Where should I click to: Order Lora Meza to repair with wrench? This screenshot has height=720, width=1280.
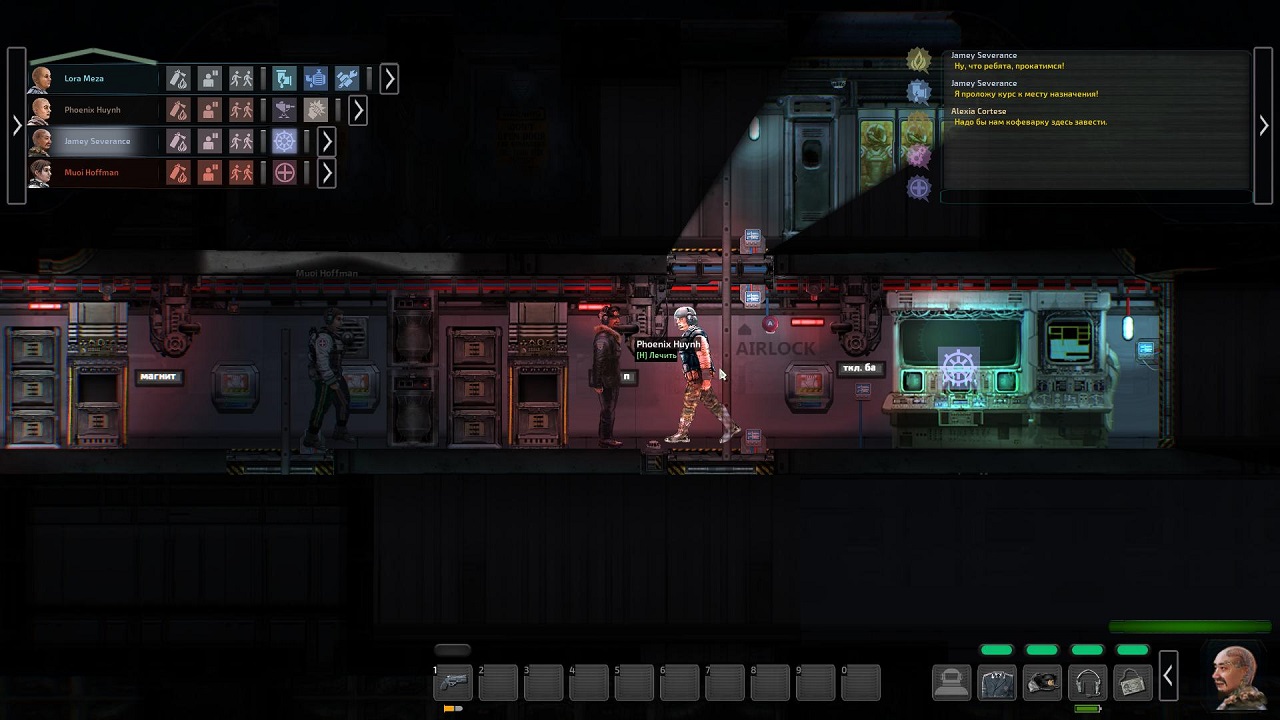[x=347, y=78]
